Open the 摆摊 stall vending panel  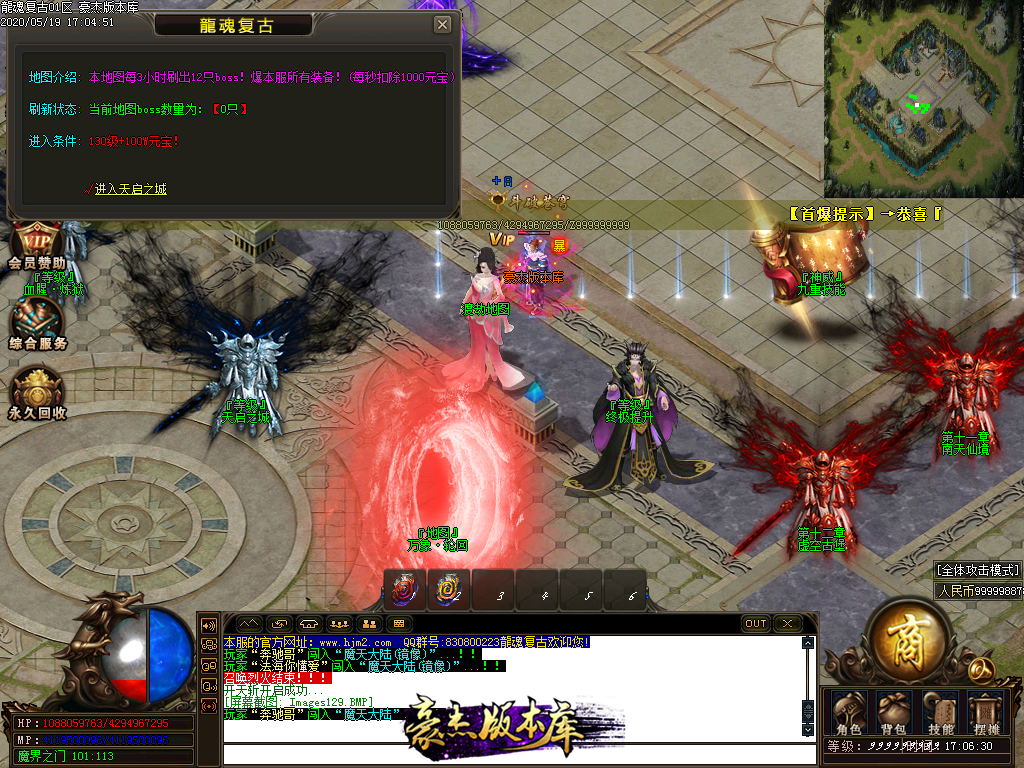(x=986, y=713)
